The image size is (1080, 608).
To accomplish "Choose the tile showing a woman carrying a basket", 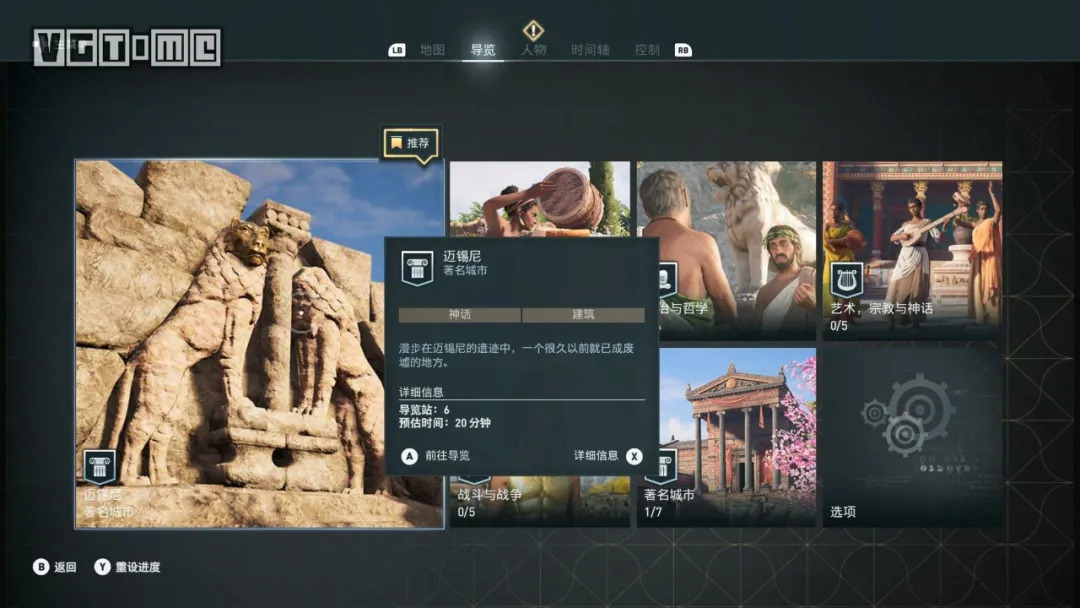I will pos(540,199).
